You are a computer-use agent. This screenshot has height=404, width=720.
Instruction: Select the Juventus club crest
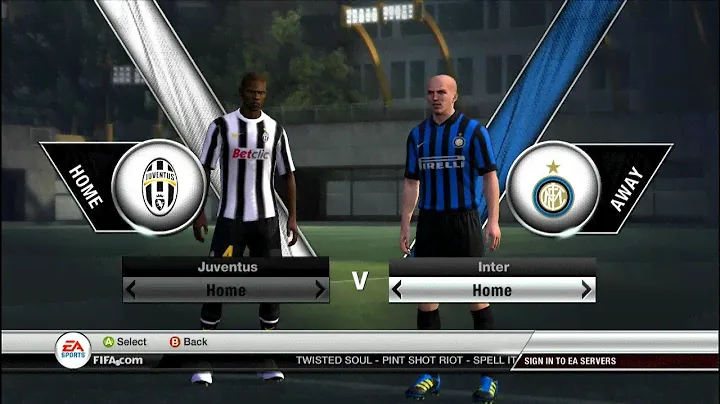coord(159,186)
